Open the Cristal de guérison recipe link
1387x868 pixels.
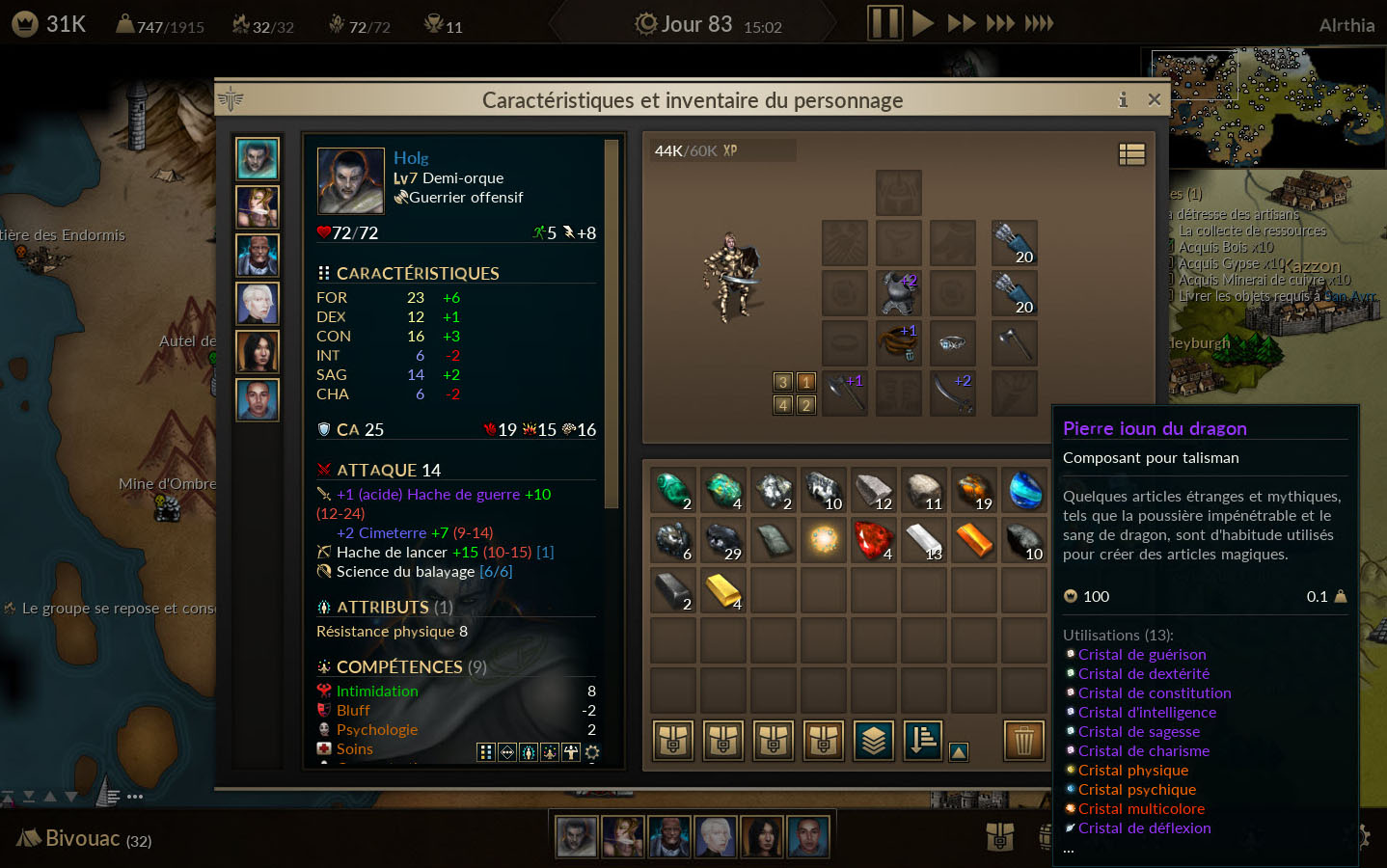click(x=1142, y=655)
